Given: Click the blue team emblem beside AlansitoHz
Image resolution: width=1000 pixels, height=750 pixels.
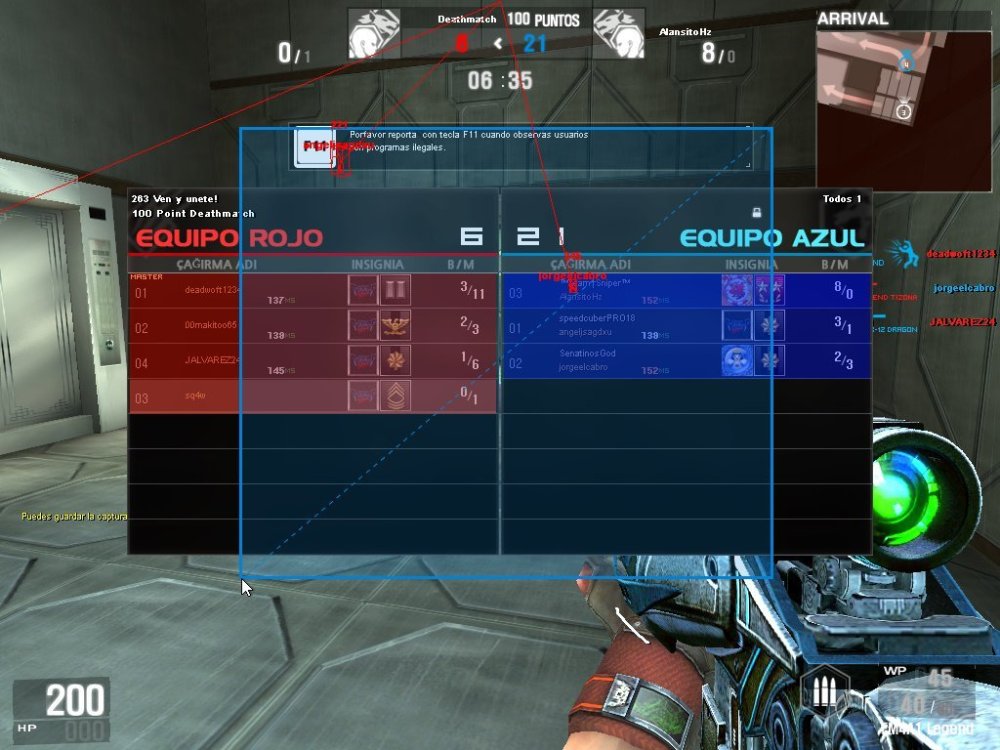Looking at the screenshot, I should pos(617,35).
